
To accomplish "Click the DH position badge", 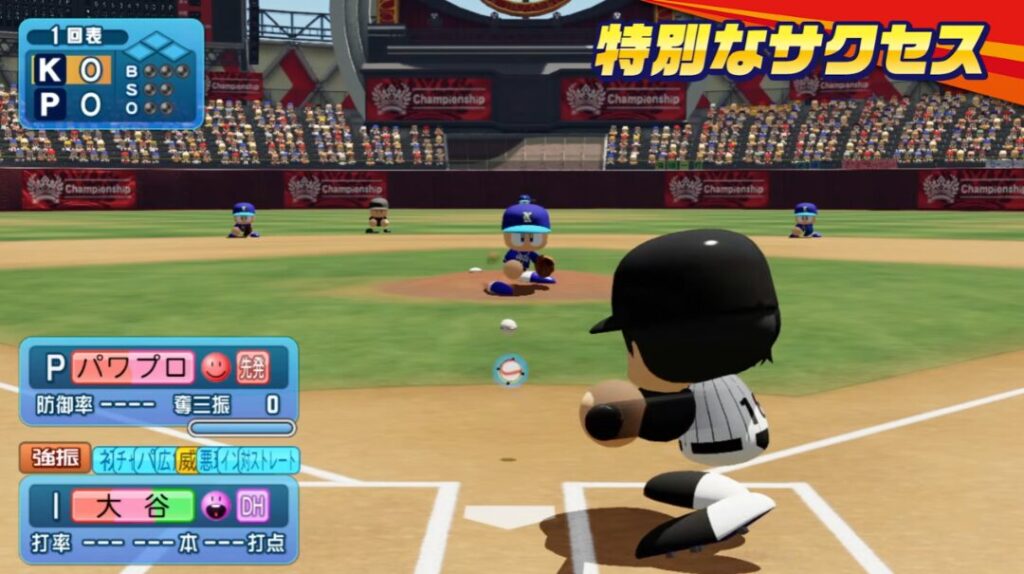I will (252, 505).
